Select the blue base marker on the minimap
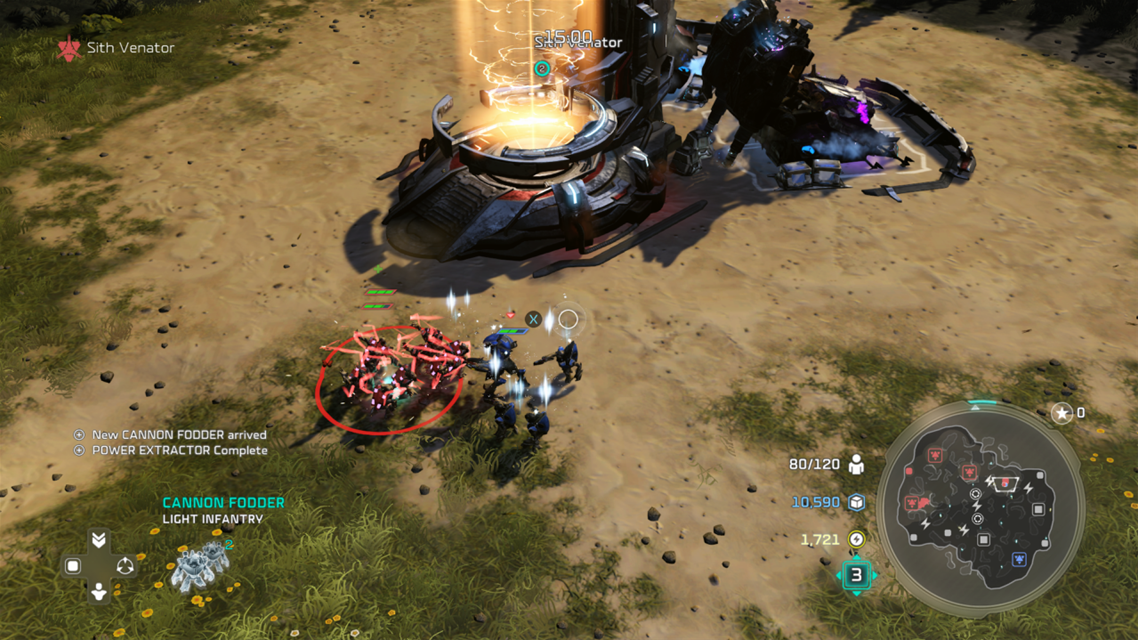The image size is (1138, 640). click(1018, 560)
